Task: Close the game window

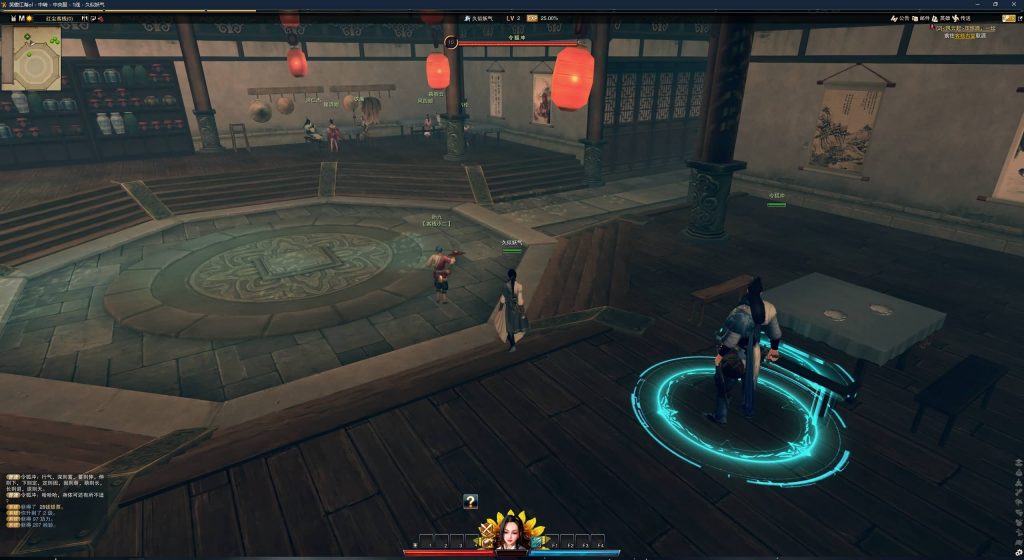Action: [x=1014, y=4]
